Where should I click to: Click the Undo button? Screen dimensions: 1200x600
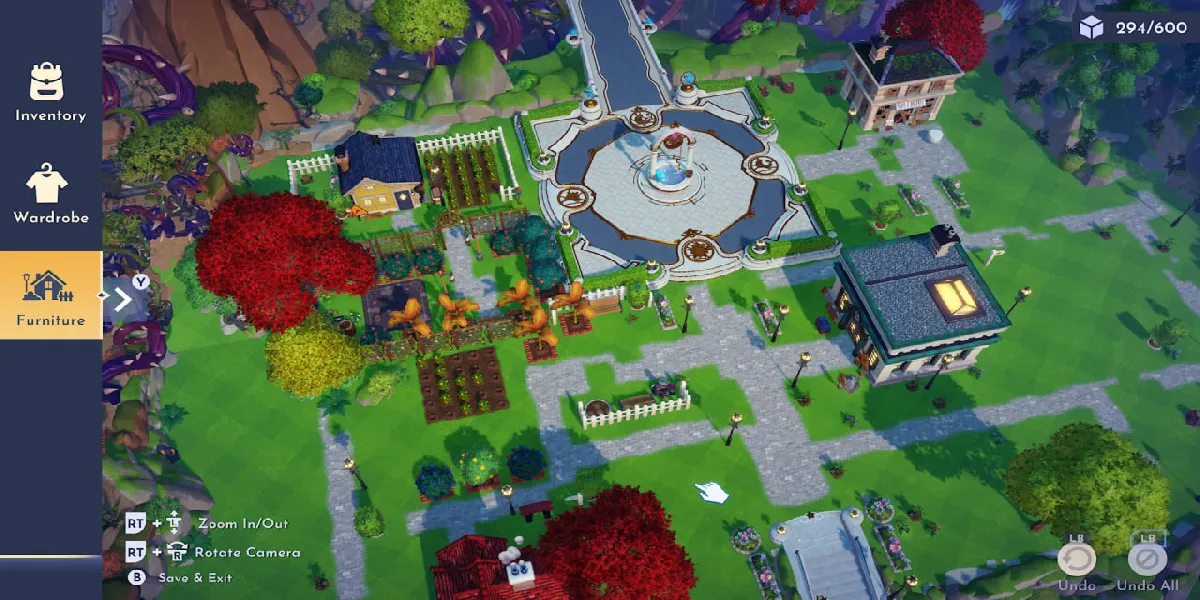coord(1076,560)
